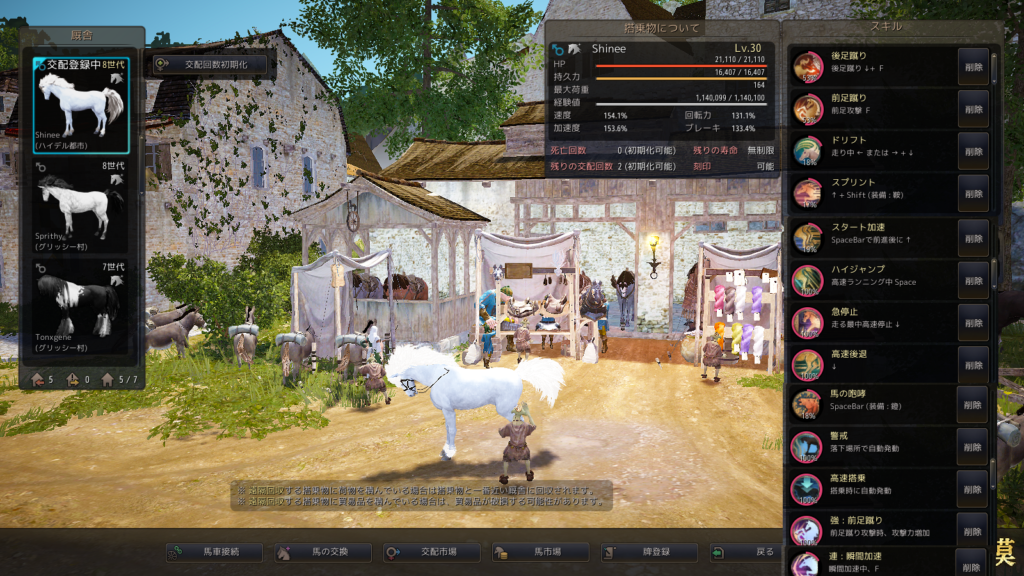This screenshot has width=1024, height=576.
Task: Click the 牌登録 button
Action: click(x=649, y=552)
